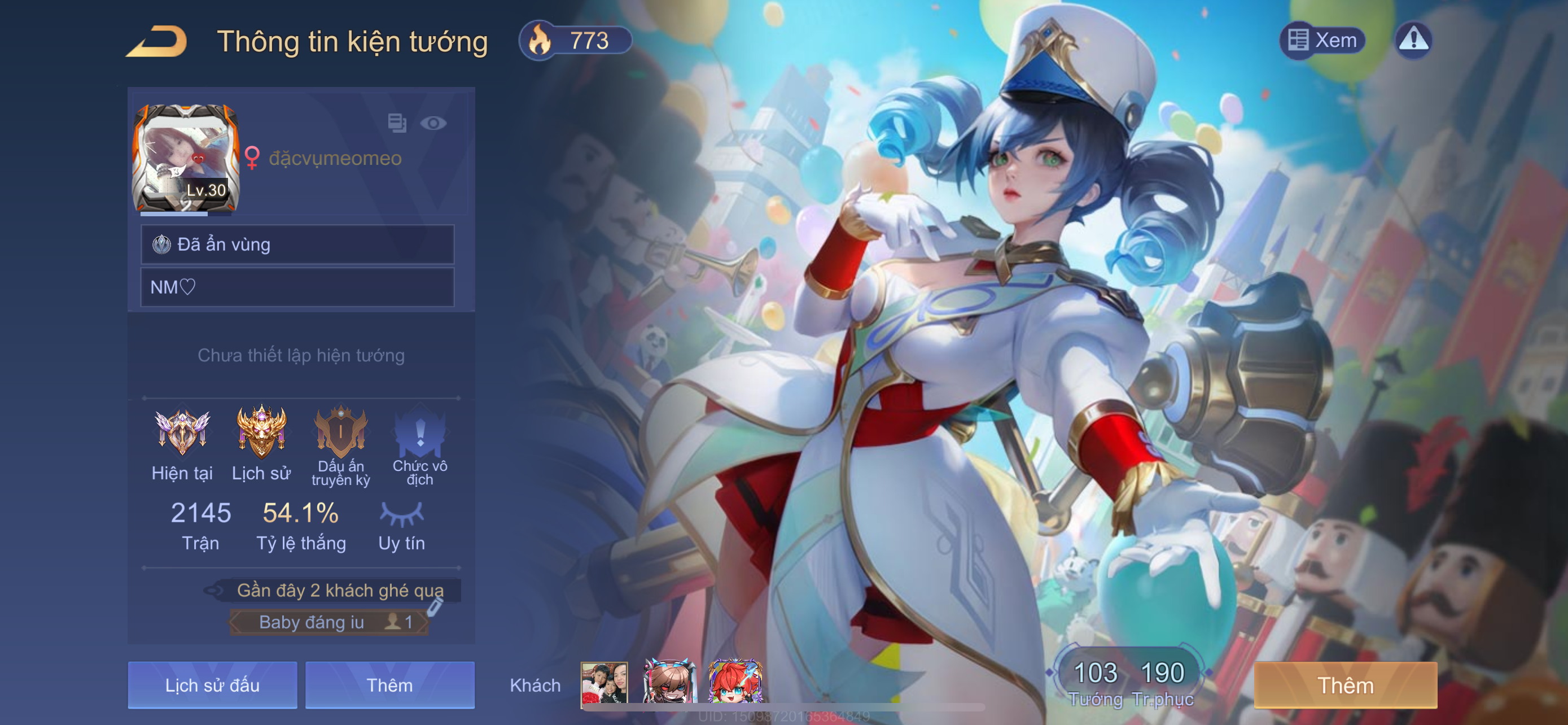Open the family photo visitor avatar
Viewport: 1568px width, 725px height.
point(604,683)
